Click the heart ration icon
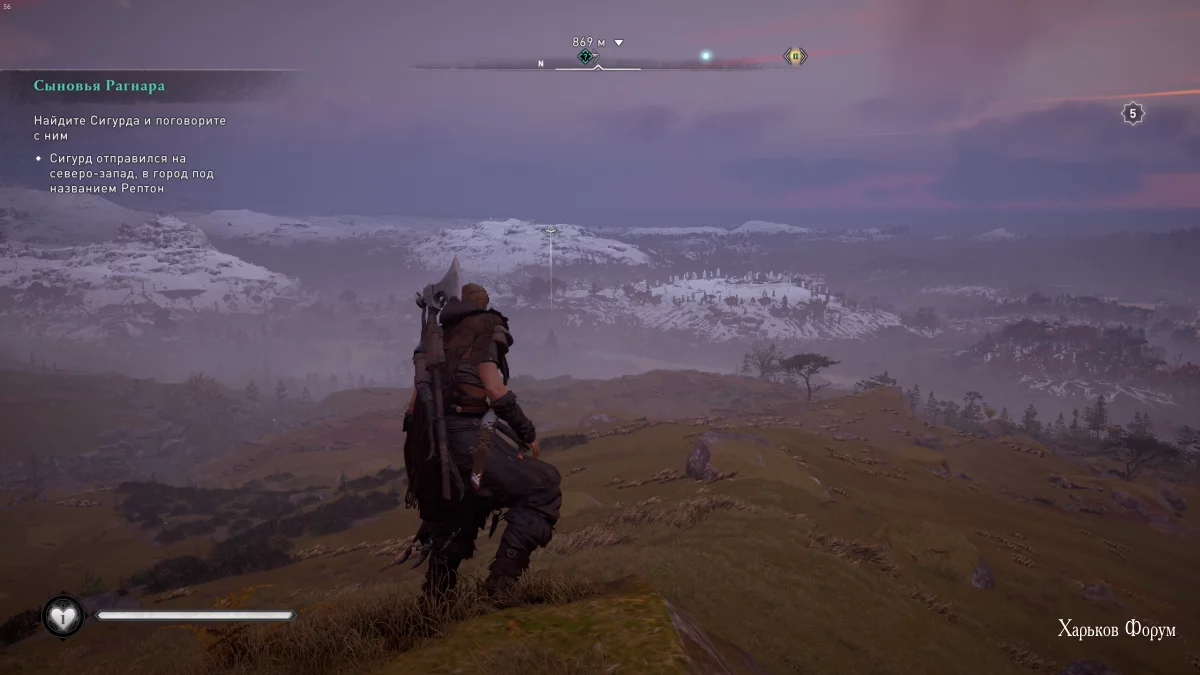The height and width of the screenshot is (675, 1200). [x=63, y=617]
